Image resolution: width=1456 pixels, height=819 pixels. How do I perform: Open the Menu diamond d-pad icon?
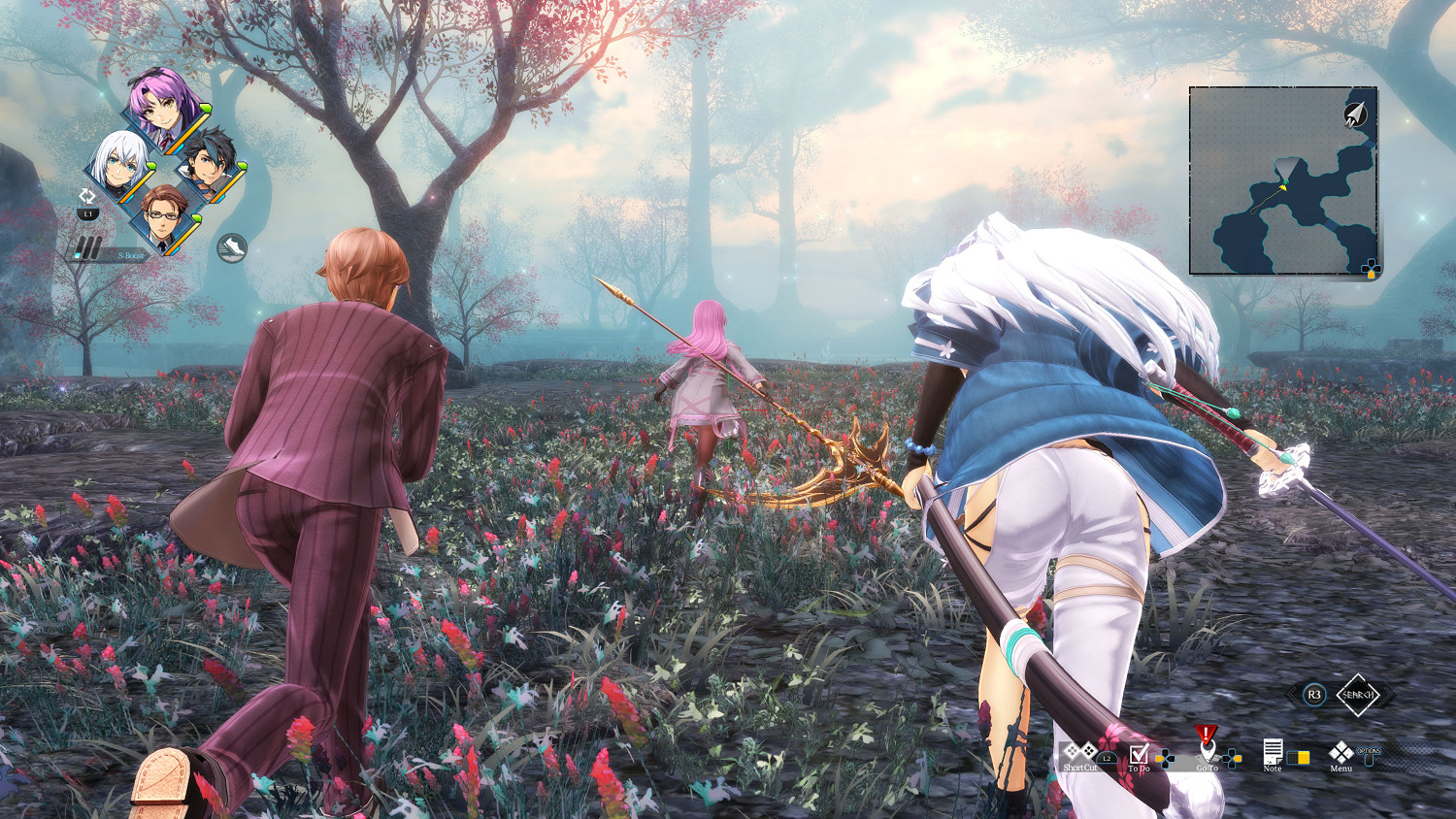(x=1340, y=754)
